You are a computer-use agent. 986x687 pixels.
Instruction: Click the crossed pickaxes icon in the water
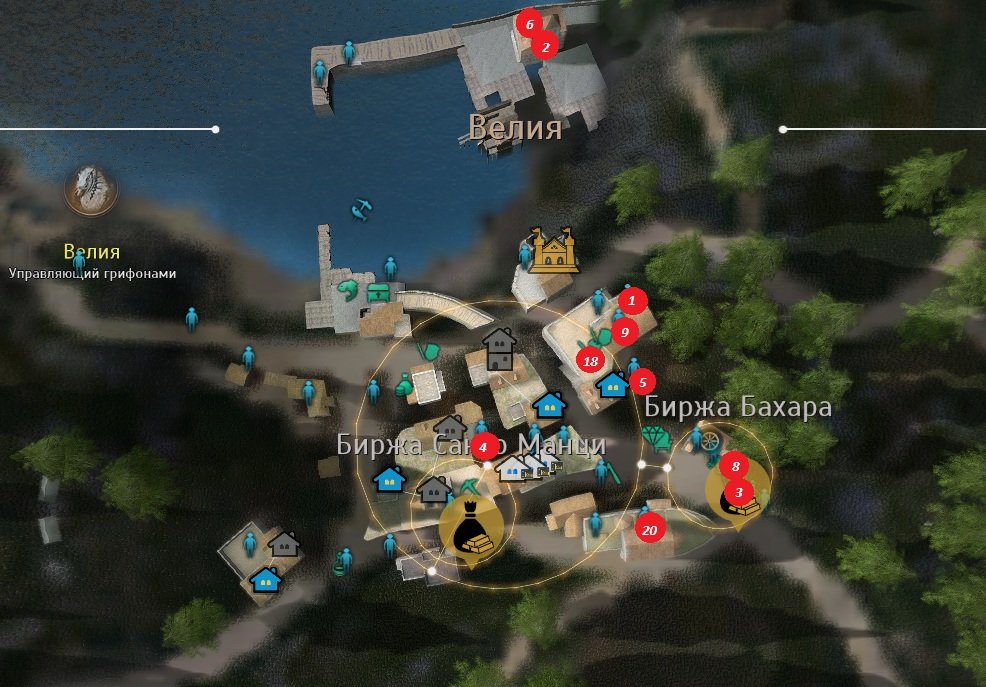click(x=361, y=210)
